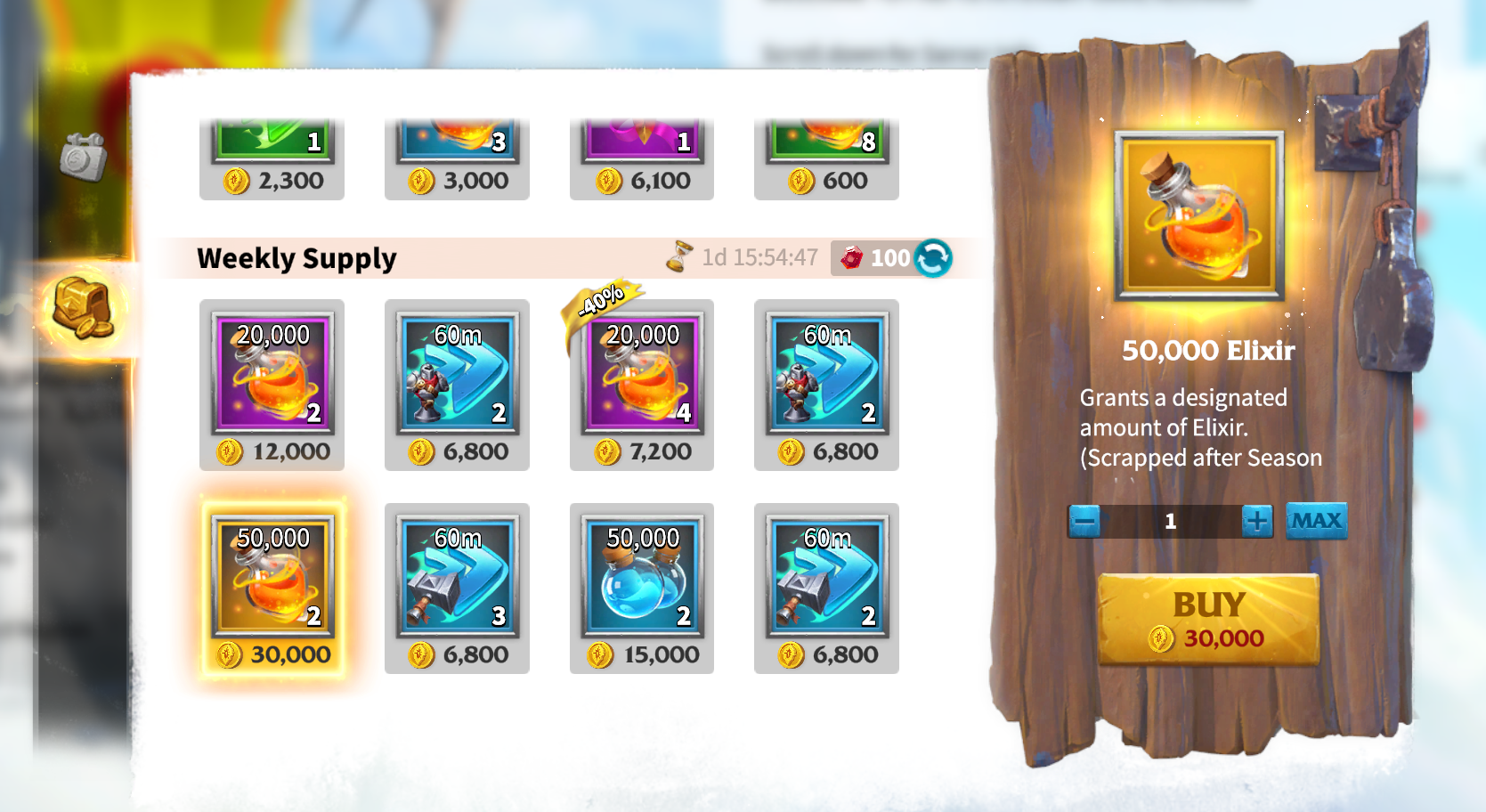Select the 60m hammer speedup with quantity 3

pyautogui.click(x=456, y=586)
